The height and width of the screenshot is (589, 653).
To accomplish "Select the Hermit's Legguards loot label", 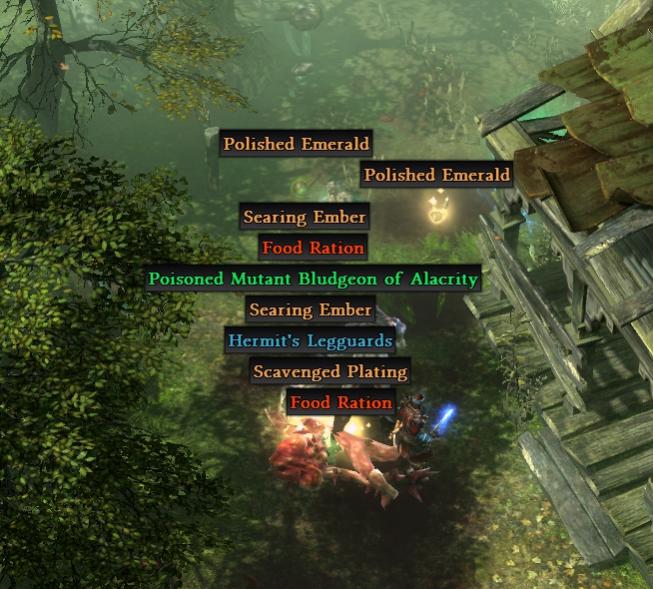I will [310, 341].
